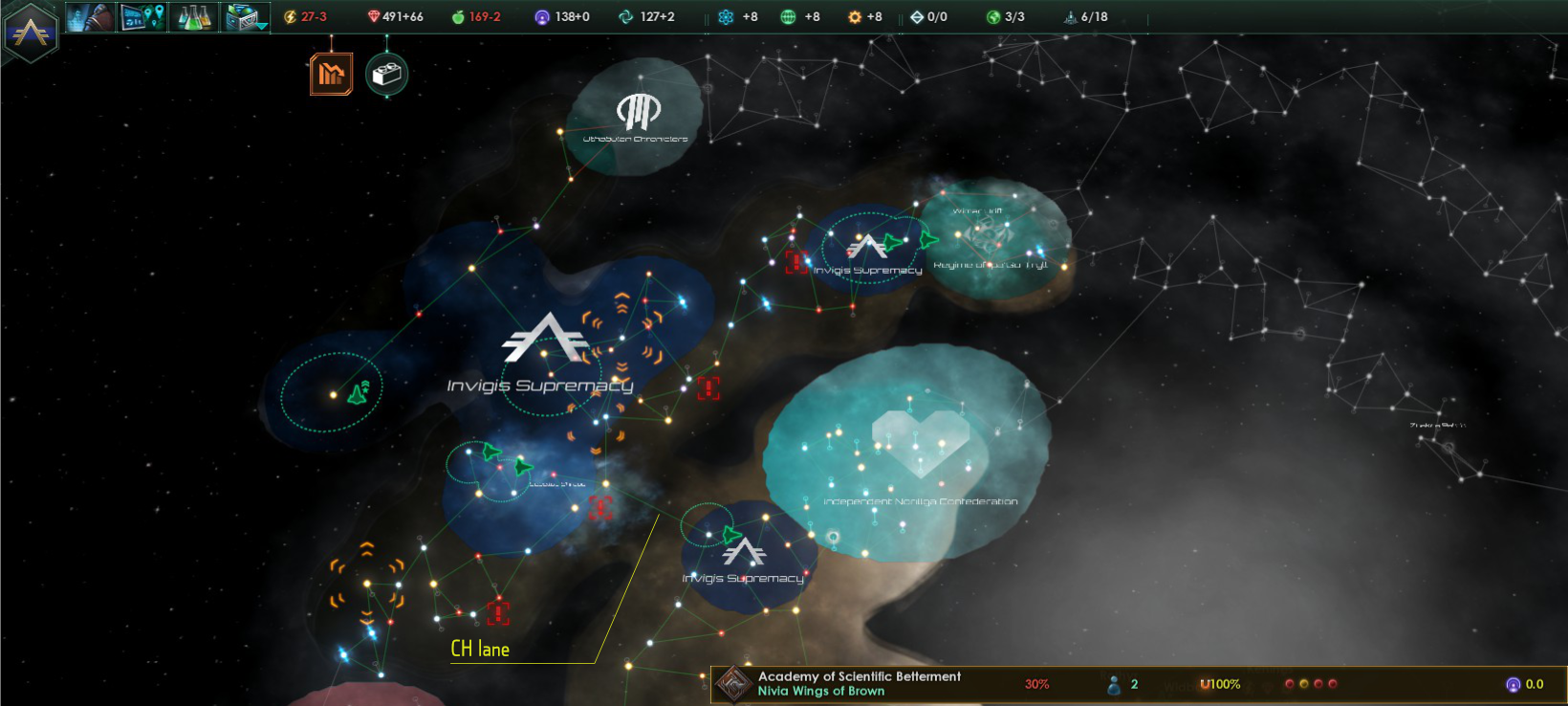Click the CH lane map label
Image resolution: width=1568 pixels, height=706 pixels.
click(x=478, y=650)
